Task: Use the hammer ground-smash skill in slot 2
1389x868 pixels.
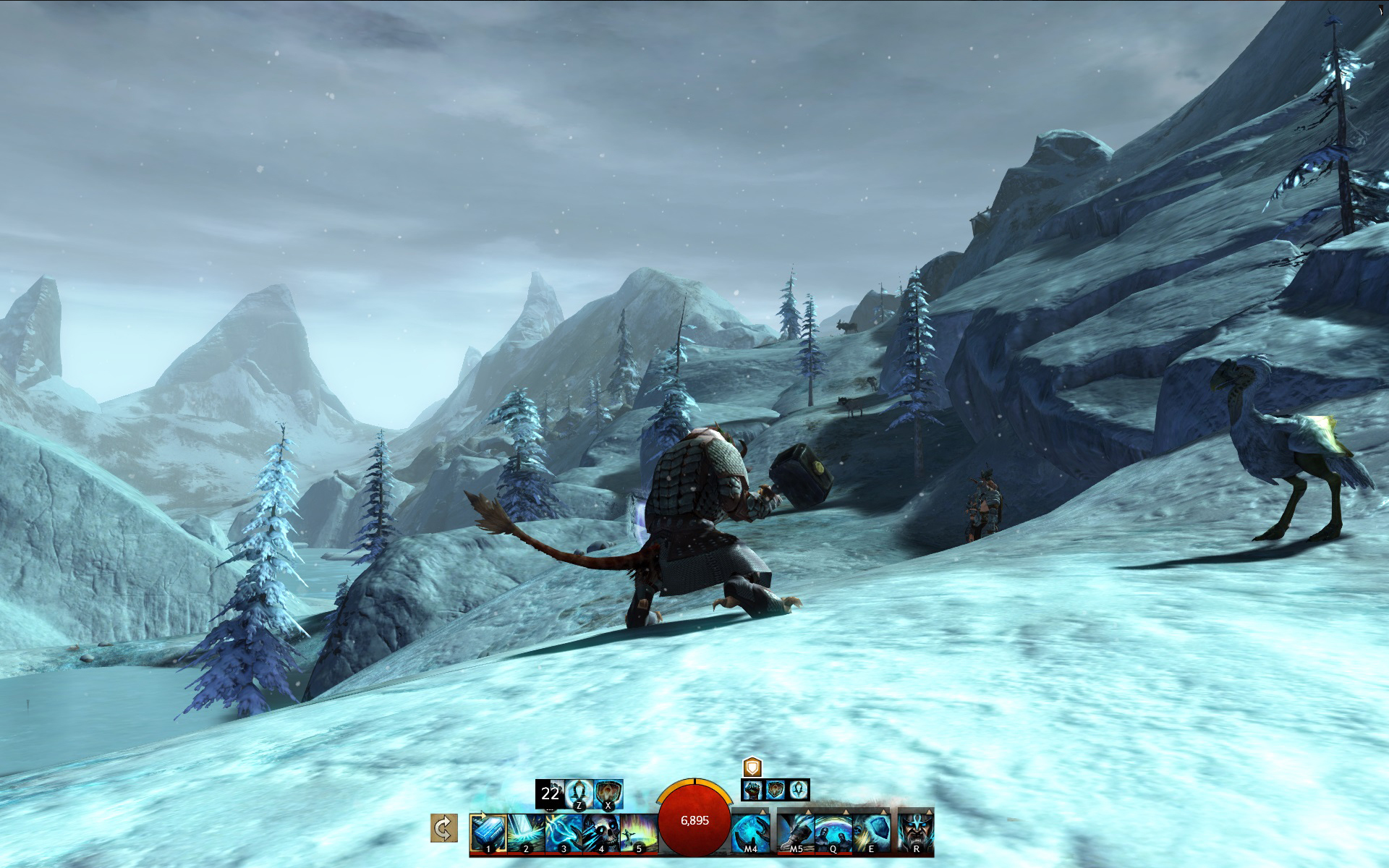Action: click(524, 833)
